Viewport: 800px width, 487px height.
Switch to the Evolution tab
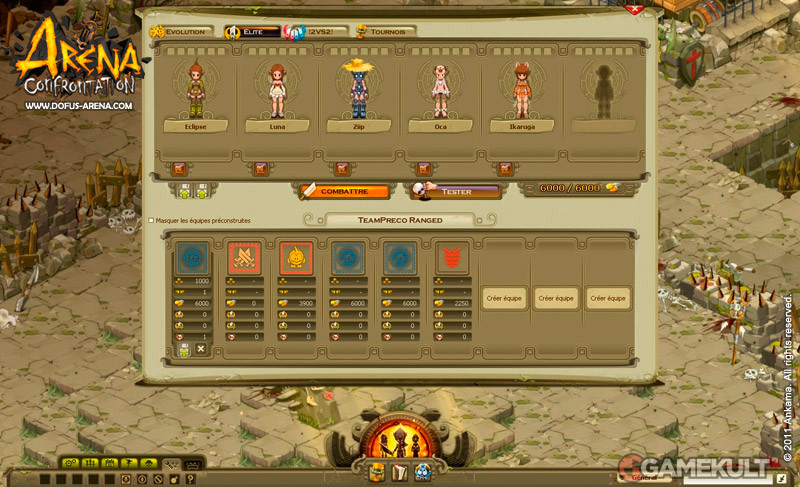[184, 32]
